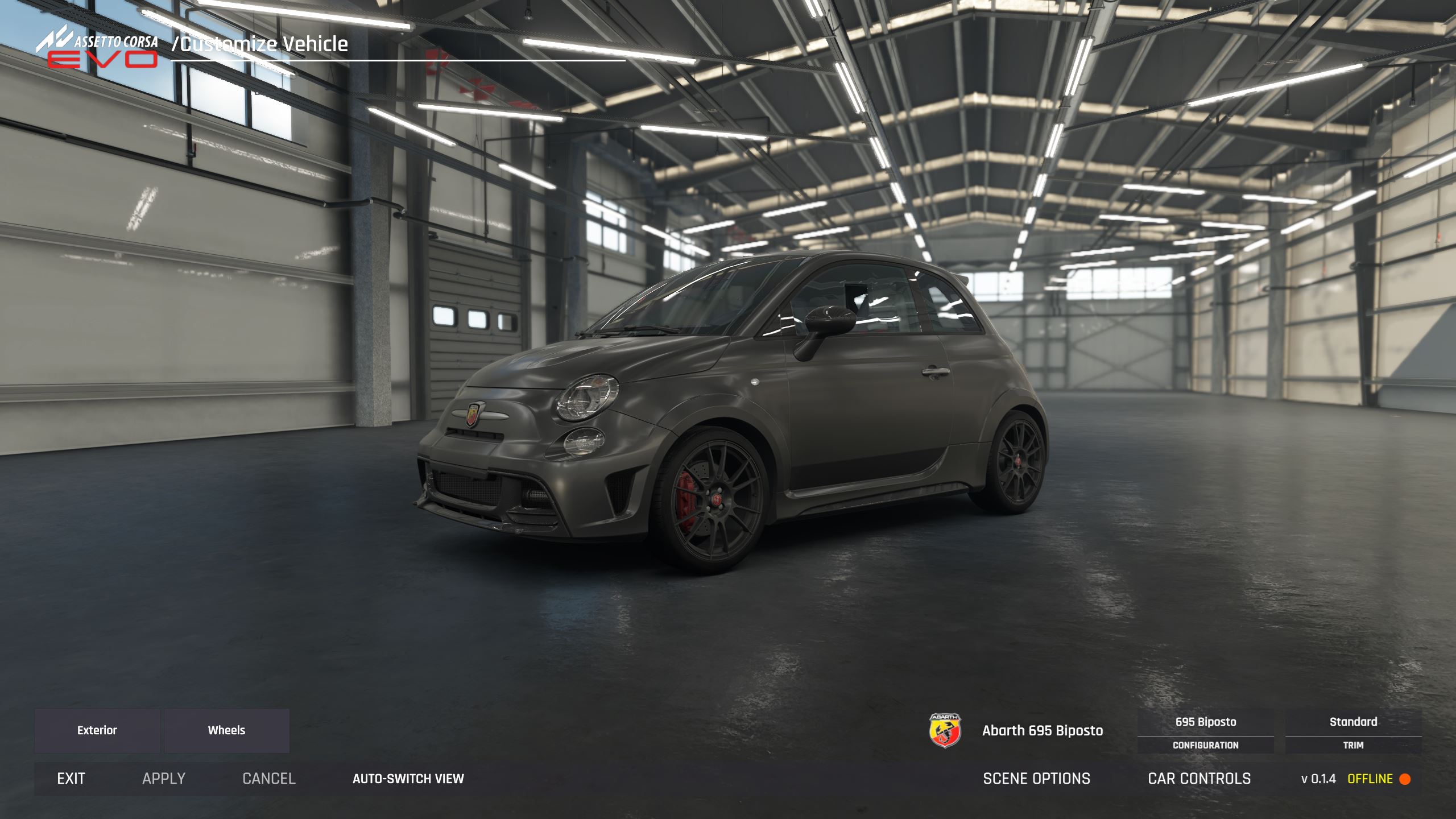Screen dimensions: 1456x819
Task: Open Scene Options
Action: click(1036, 779)
